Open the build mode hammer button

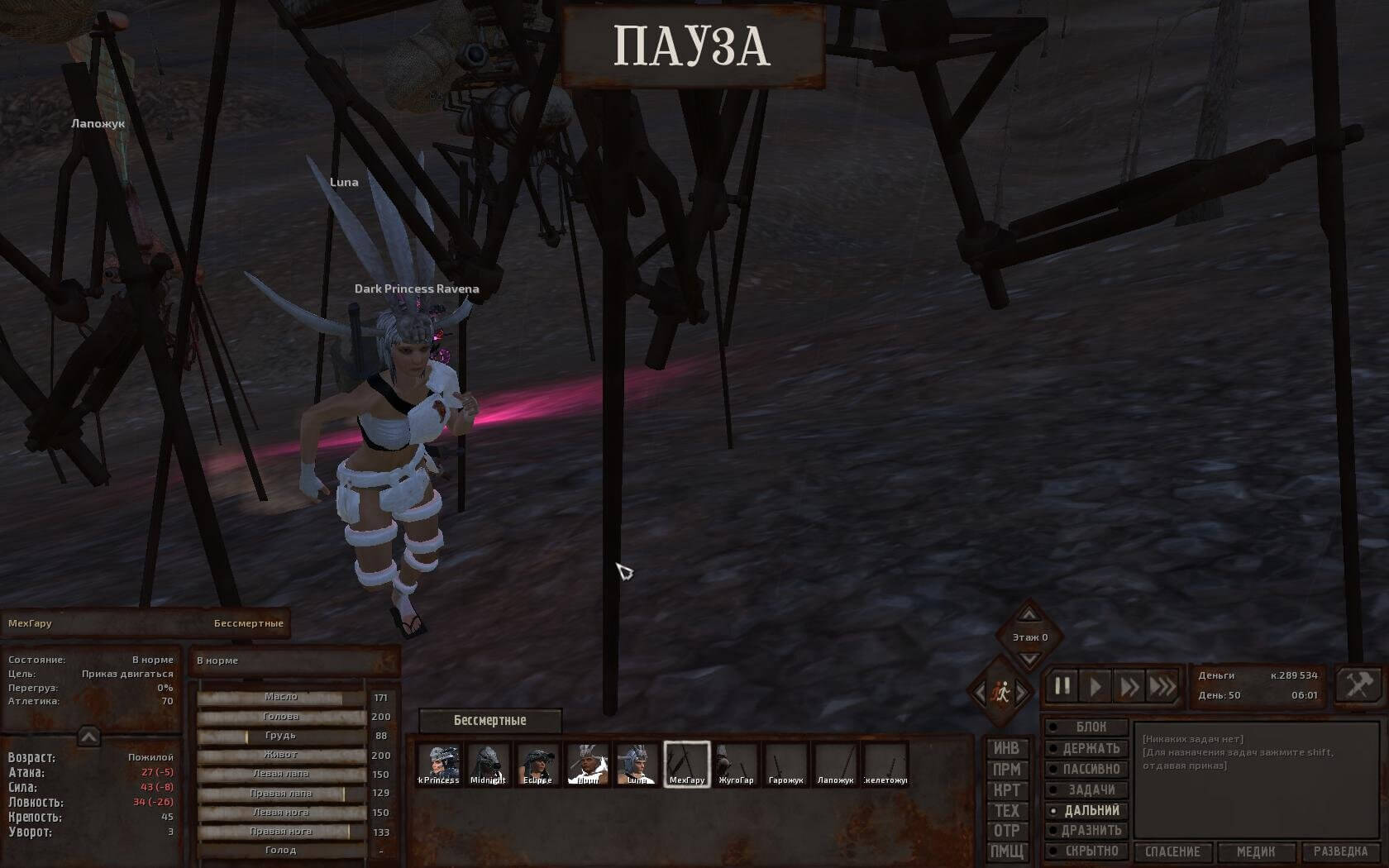point(1358,685)
